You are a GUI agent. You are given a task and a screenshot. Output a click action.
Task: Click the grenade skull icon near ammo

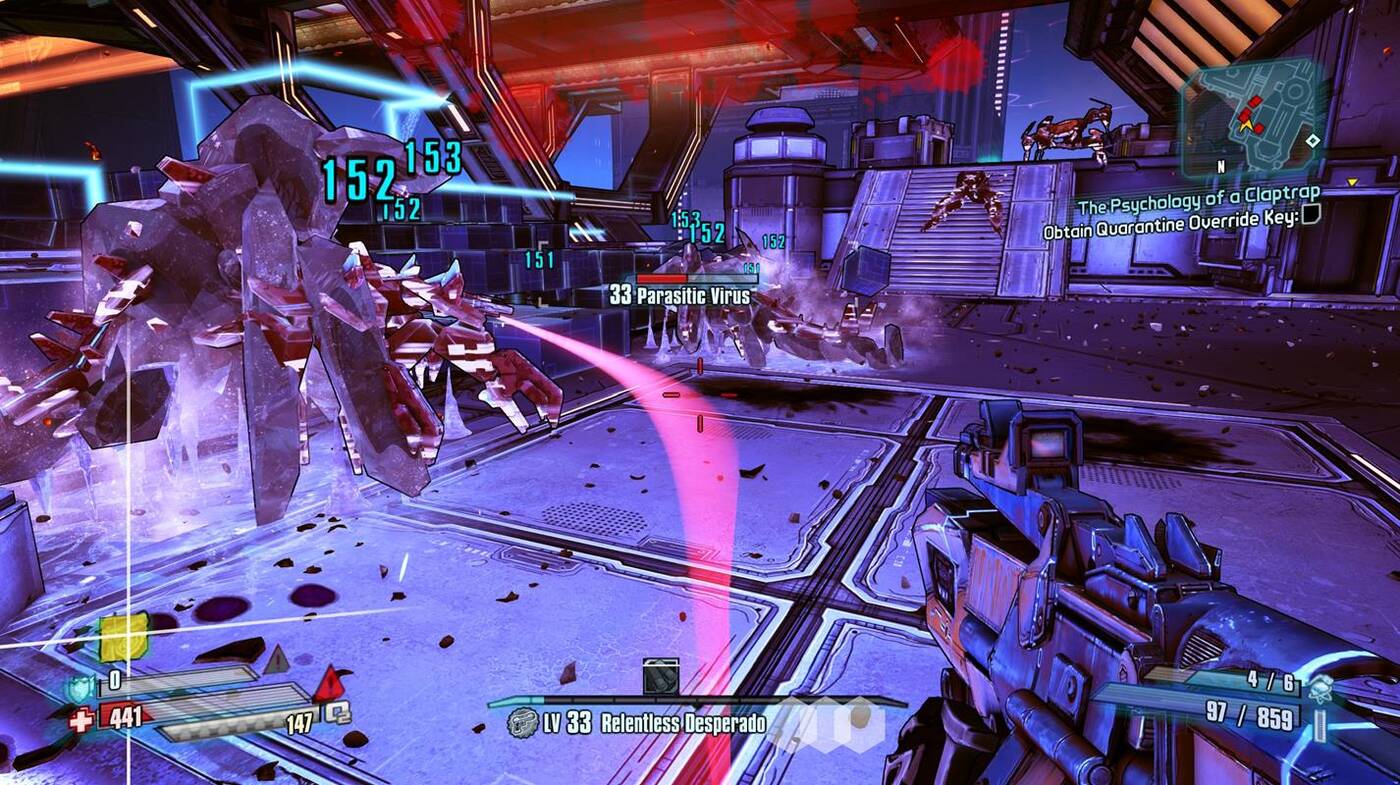(x=1319, y=687)
